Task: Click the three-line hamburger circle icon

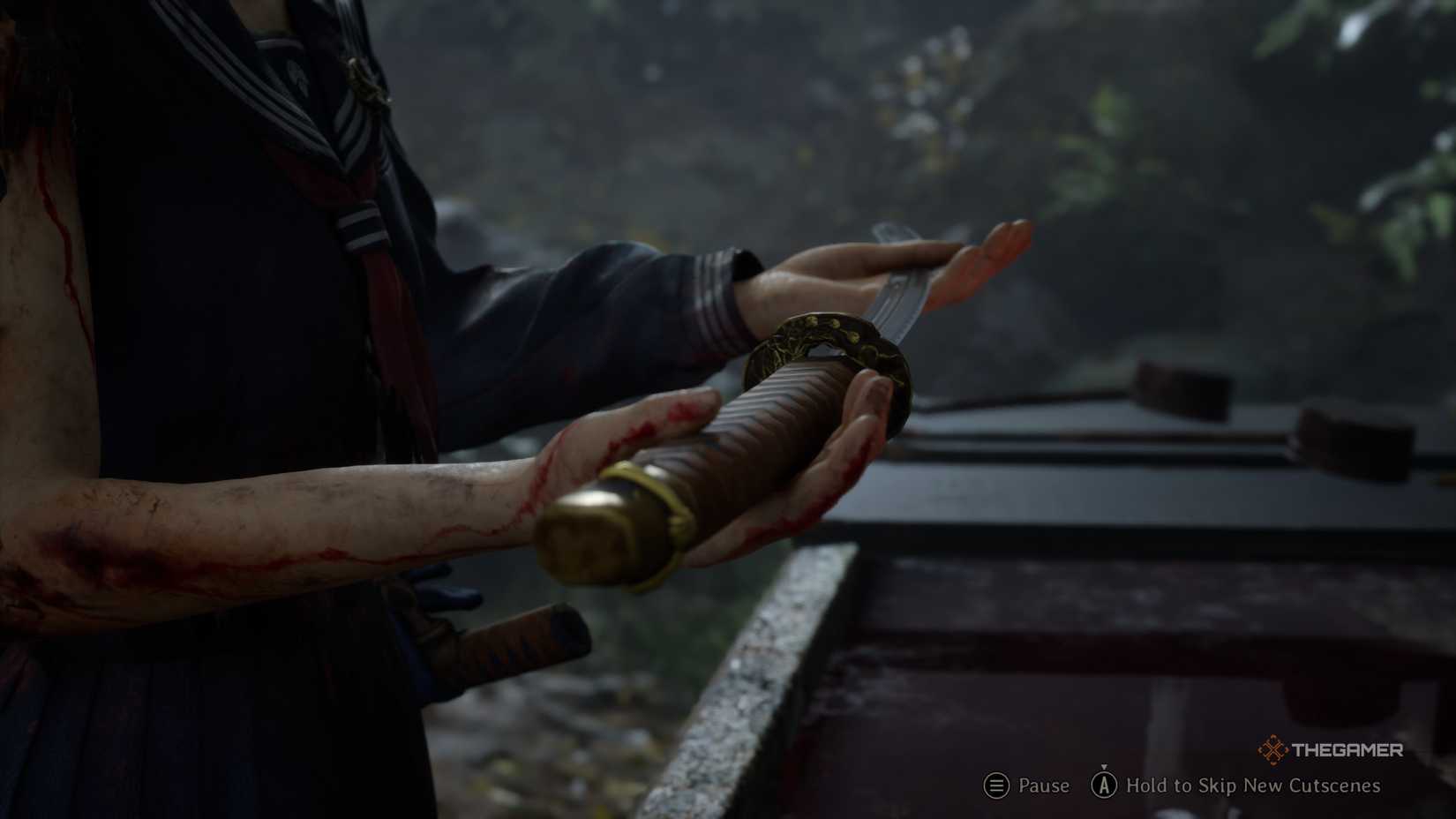Action: click(x=995, y=785)
